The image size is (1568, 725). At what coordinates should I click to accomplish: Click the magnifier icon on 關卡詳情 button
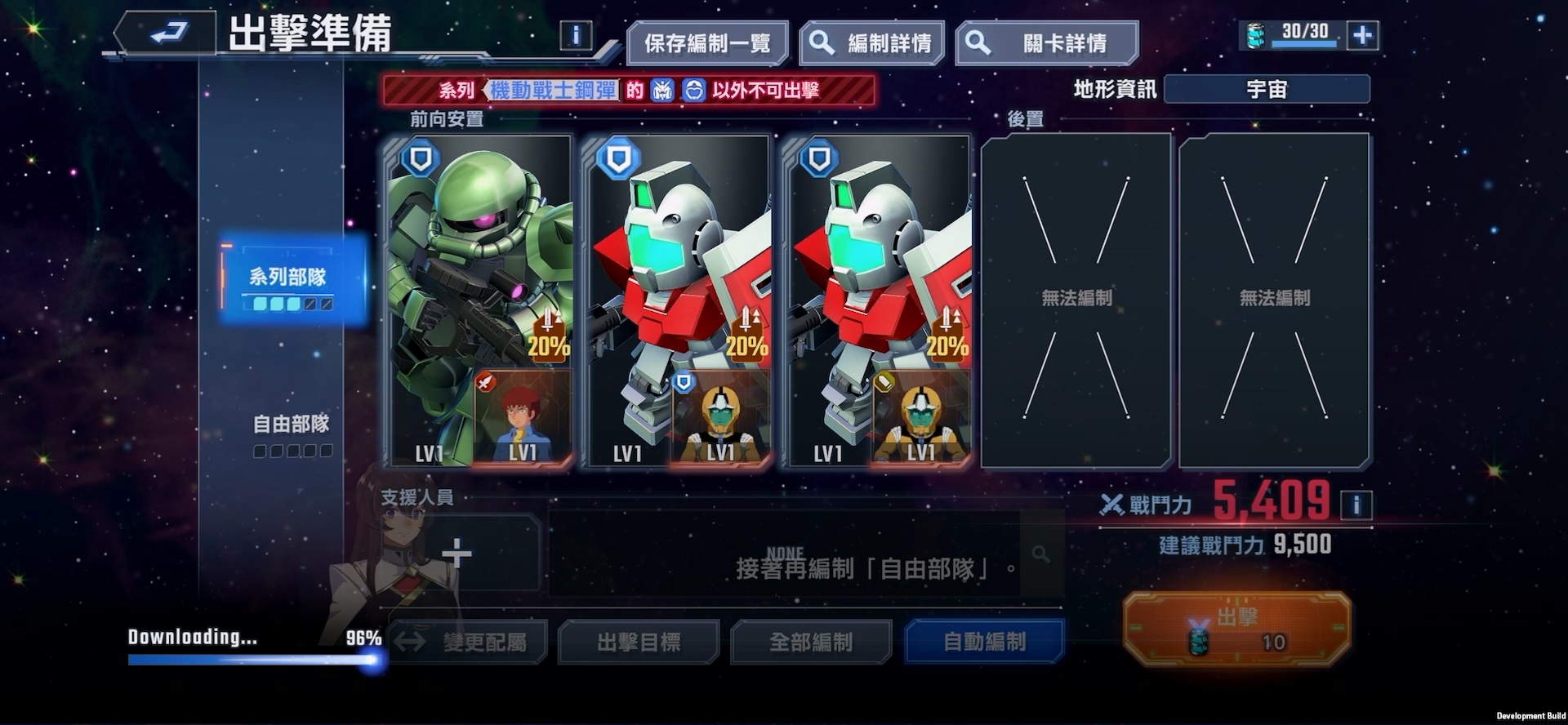(978, 43)
